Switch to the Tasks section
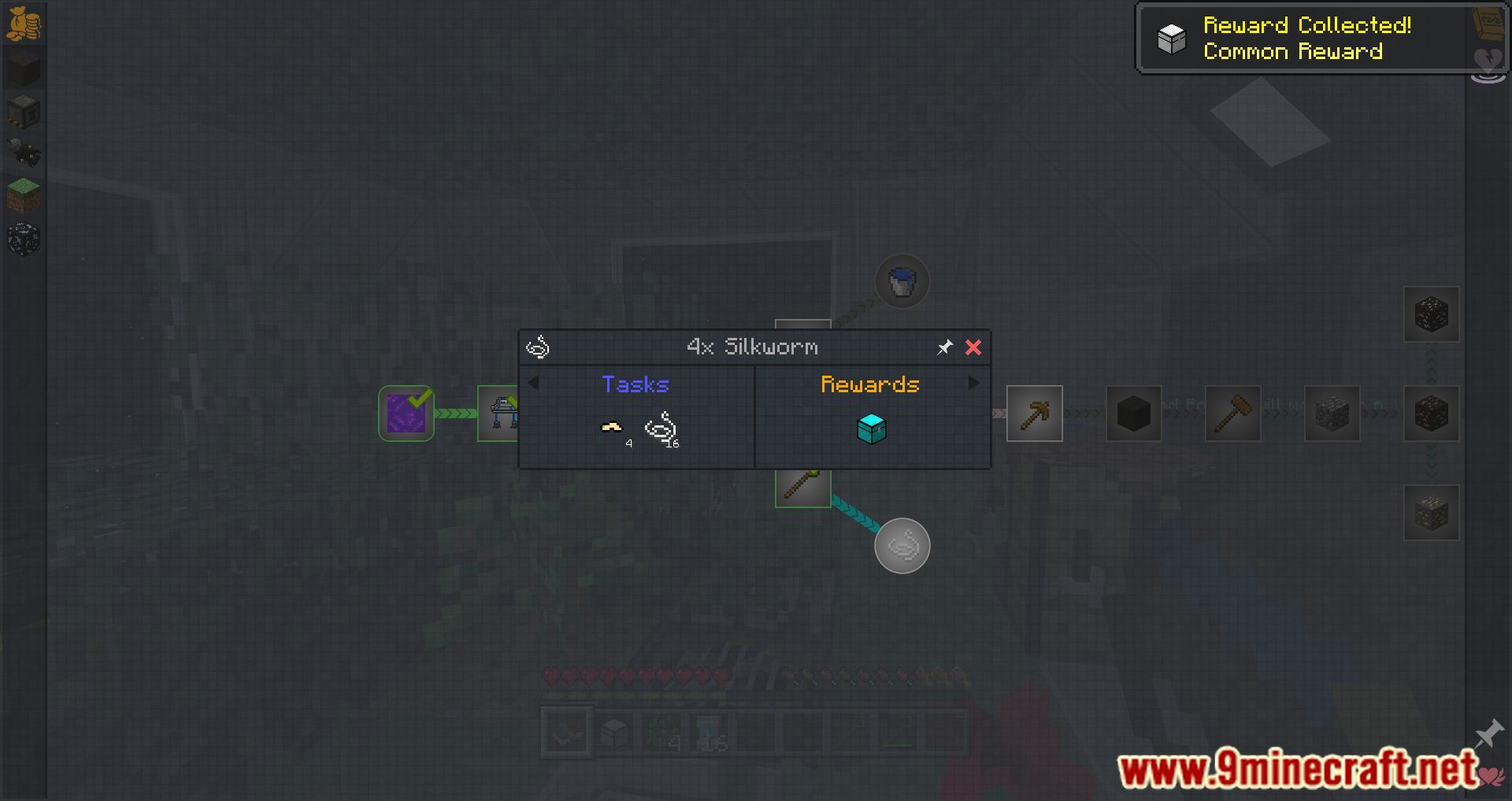This screenshot has width=1512, height=801. pos(635,384)
